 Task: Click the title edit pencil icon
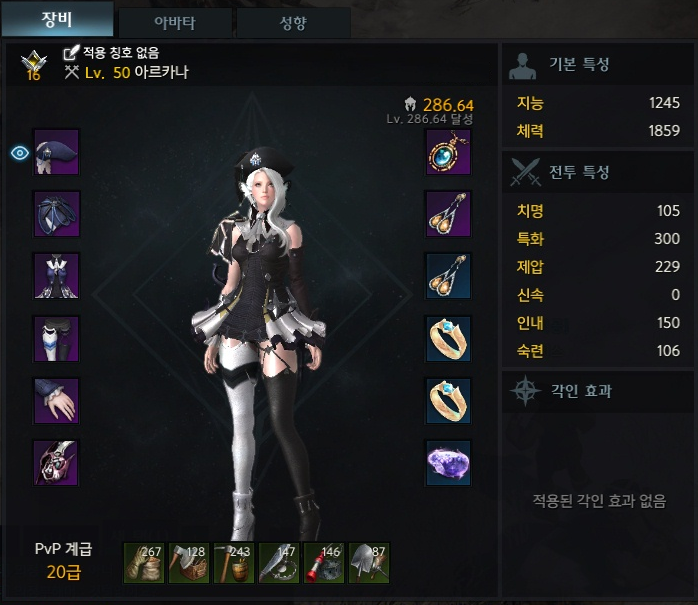[x=71, y=52]
